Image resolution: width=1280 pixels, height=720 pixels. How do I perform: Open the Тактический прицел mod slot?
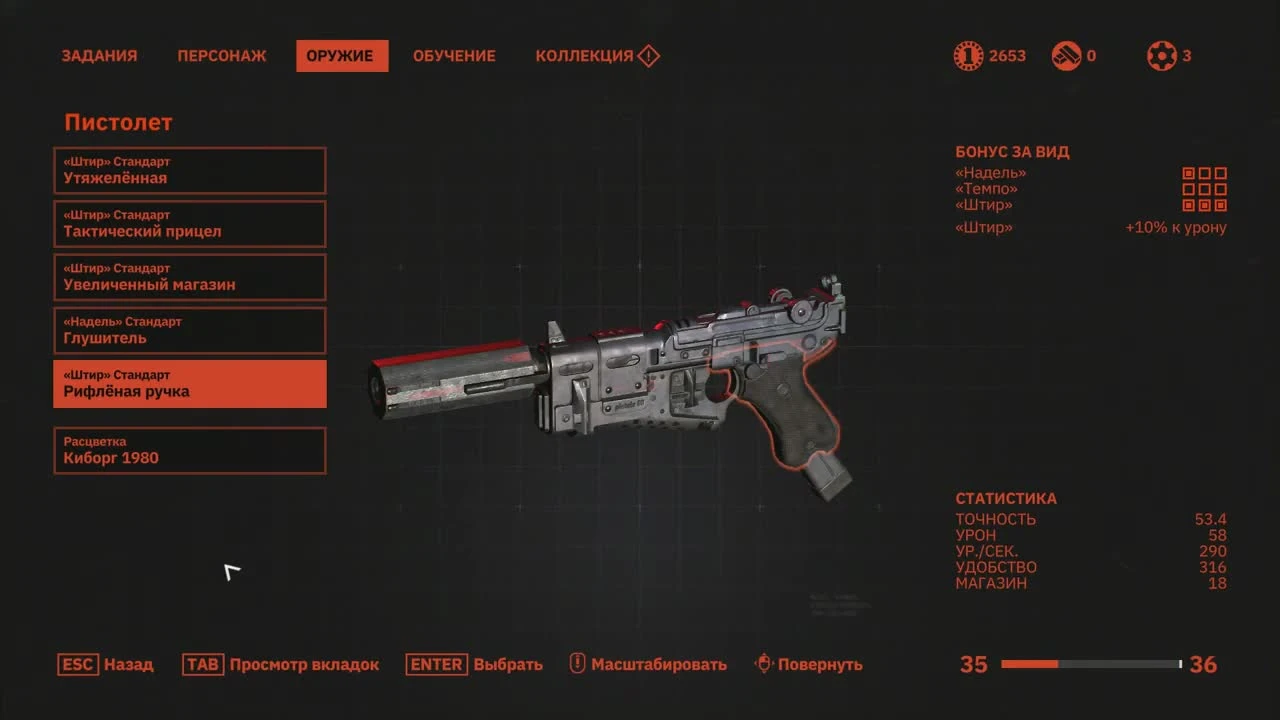pyautogui.click(x=190, y=224)
